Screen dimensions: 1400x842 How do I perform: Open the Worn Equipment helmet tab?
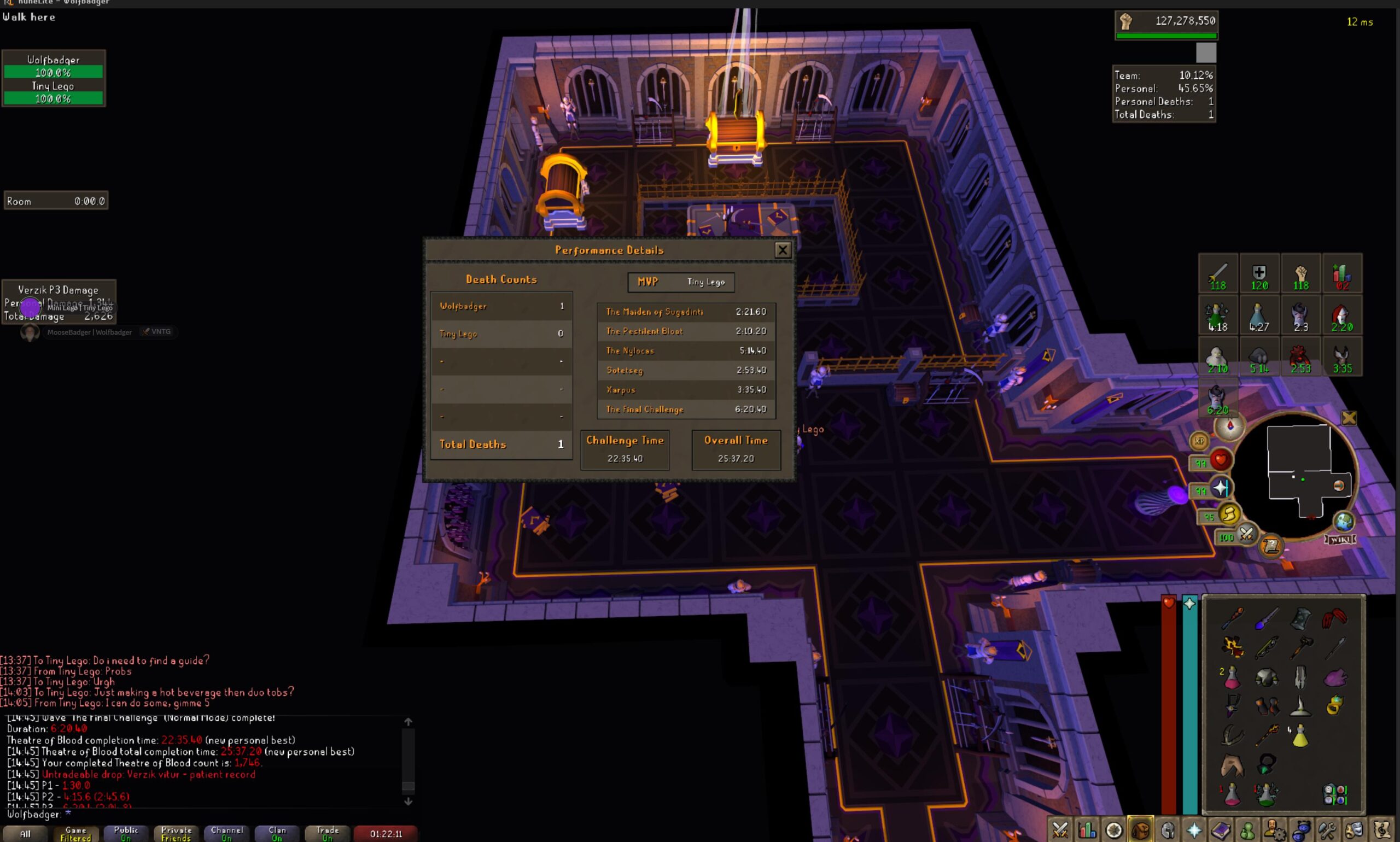1168,830
